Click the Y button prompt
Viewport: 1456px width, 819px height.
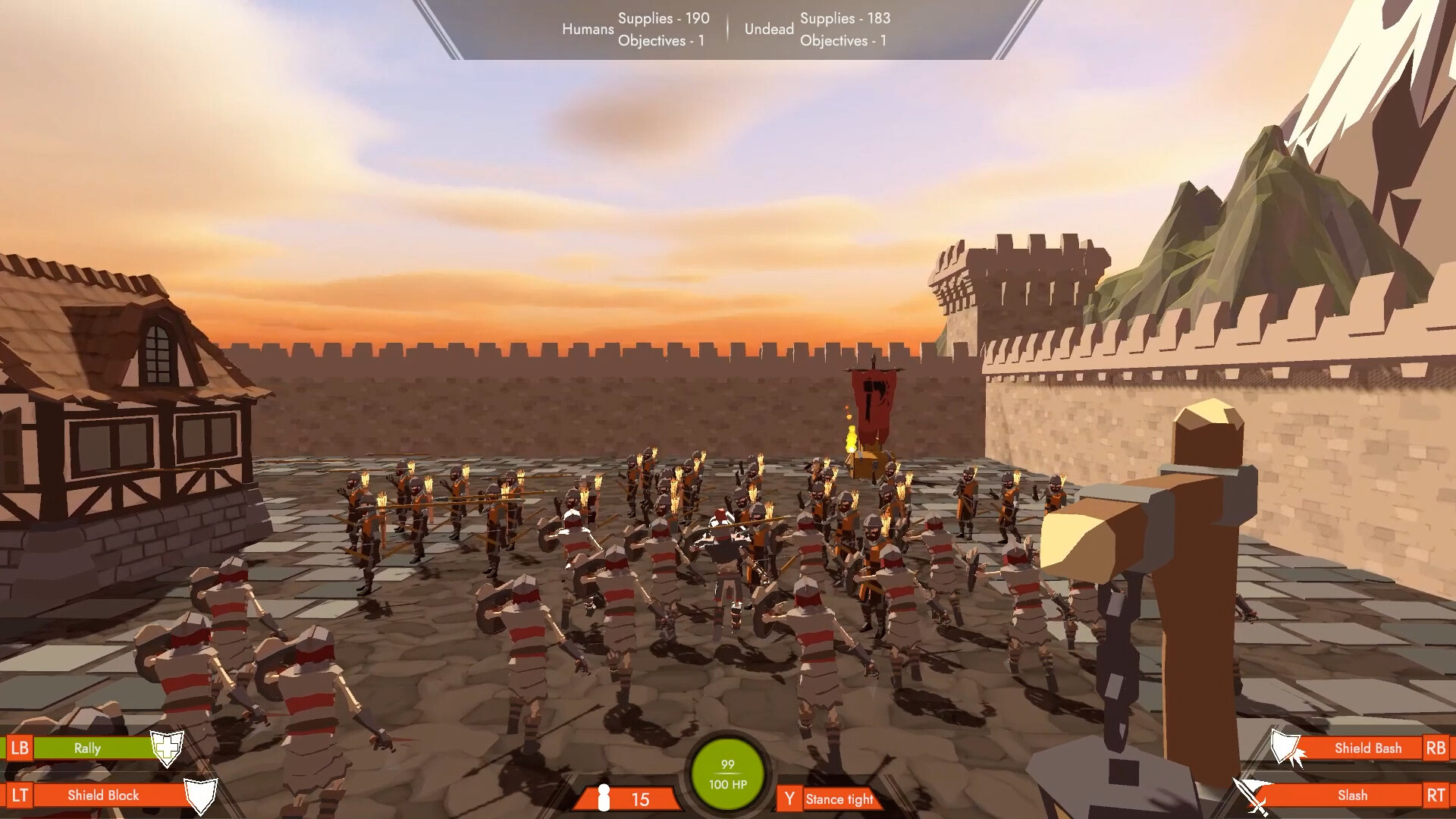[791, 799]
